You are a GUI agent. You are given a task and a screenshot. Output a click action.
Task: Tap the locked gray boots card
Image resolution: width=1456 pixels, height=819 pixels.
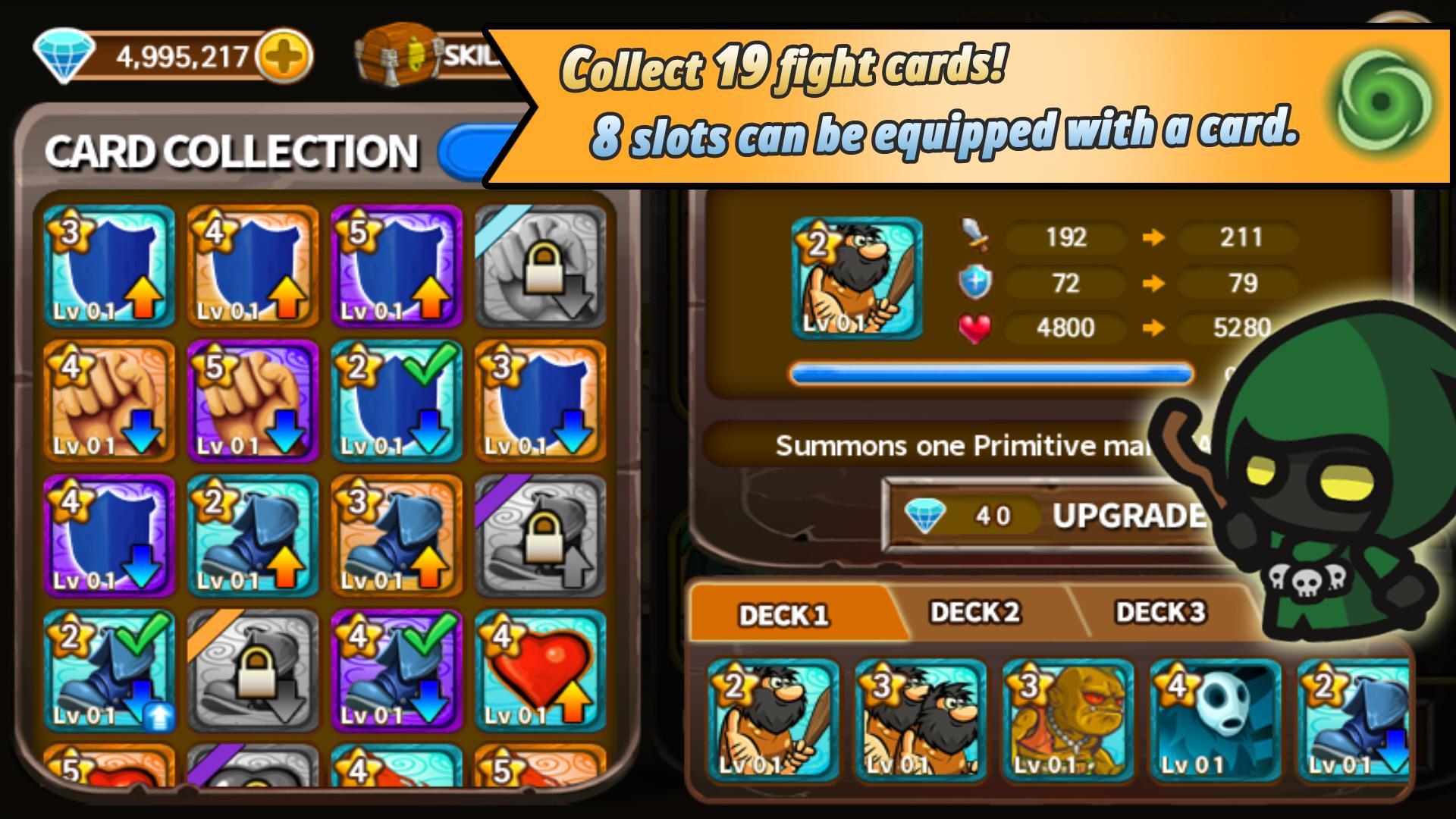coord(543,535)
